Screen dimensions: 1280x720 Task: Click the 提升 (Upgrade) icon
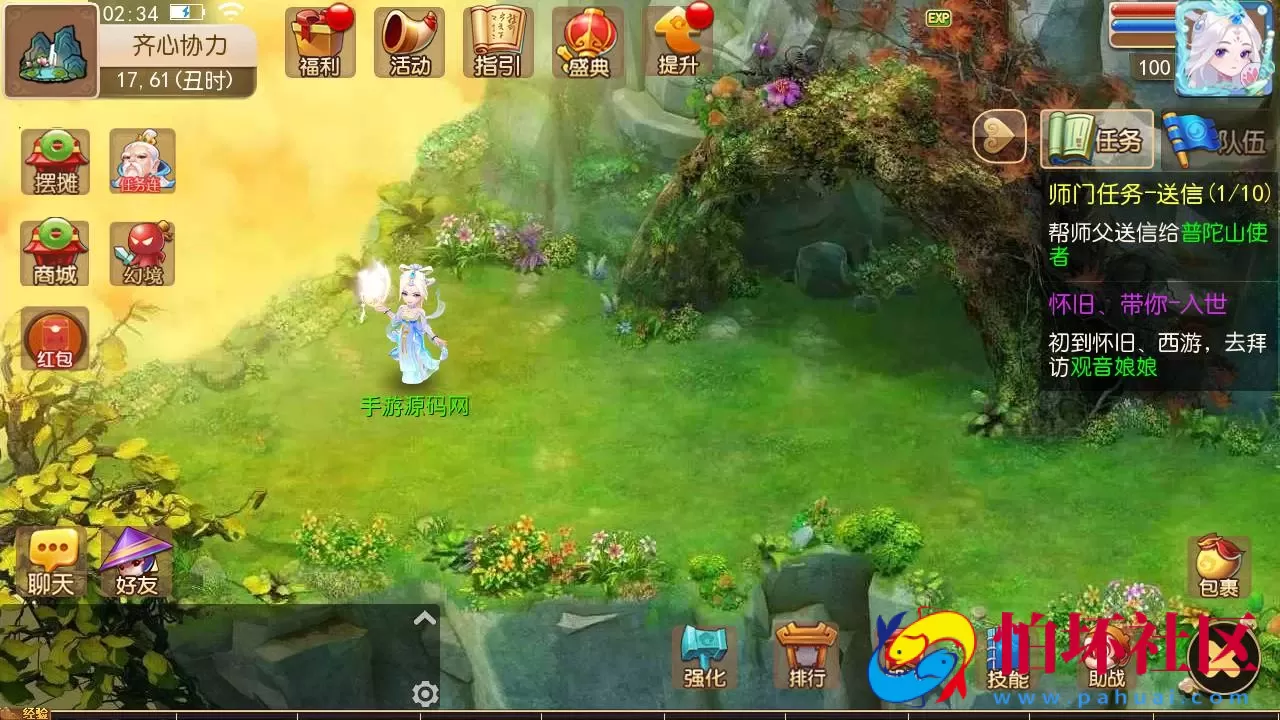pyautogui.click(x=676, y=43)
